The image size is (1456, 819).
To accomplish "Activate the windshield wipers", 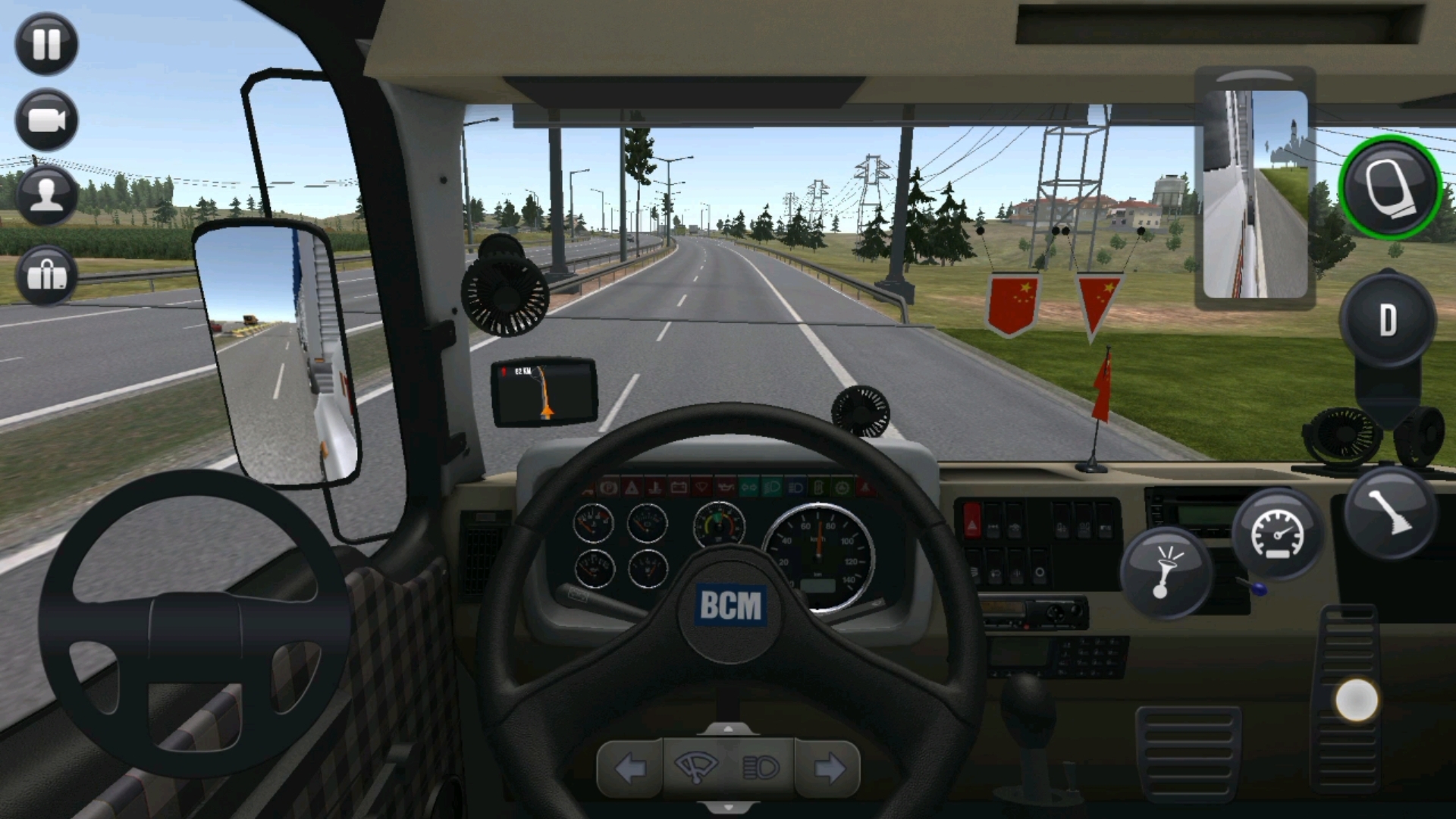I will [x=695, y=769].
